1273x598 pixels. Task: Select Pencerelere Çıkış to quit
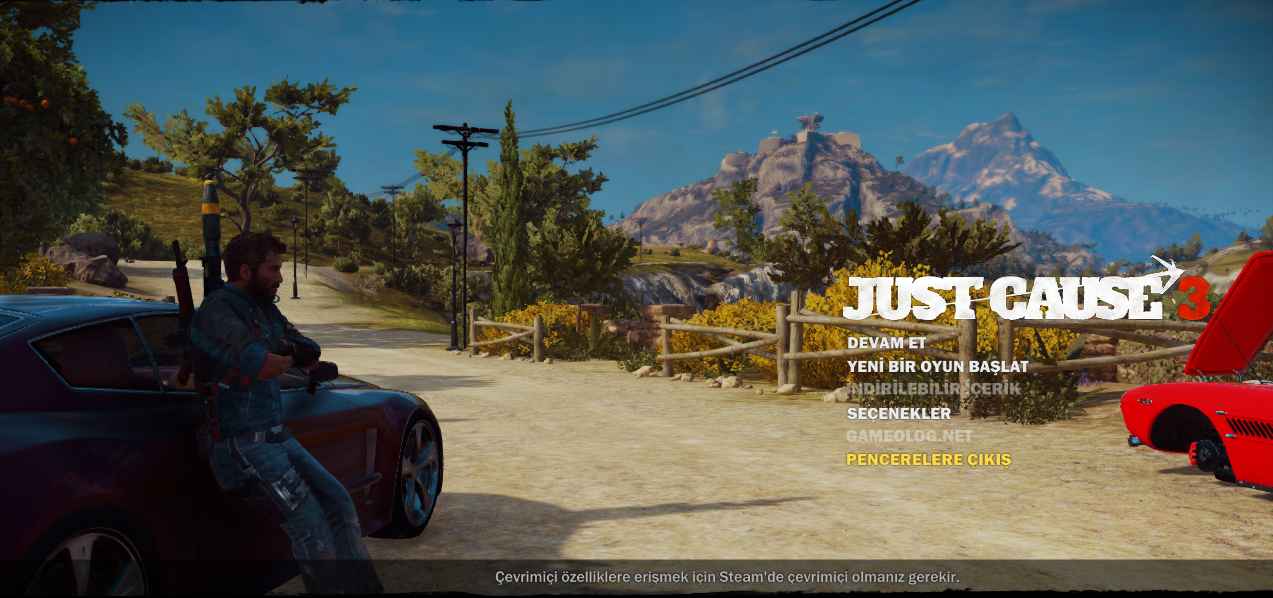(928, 460)
